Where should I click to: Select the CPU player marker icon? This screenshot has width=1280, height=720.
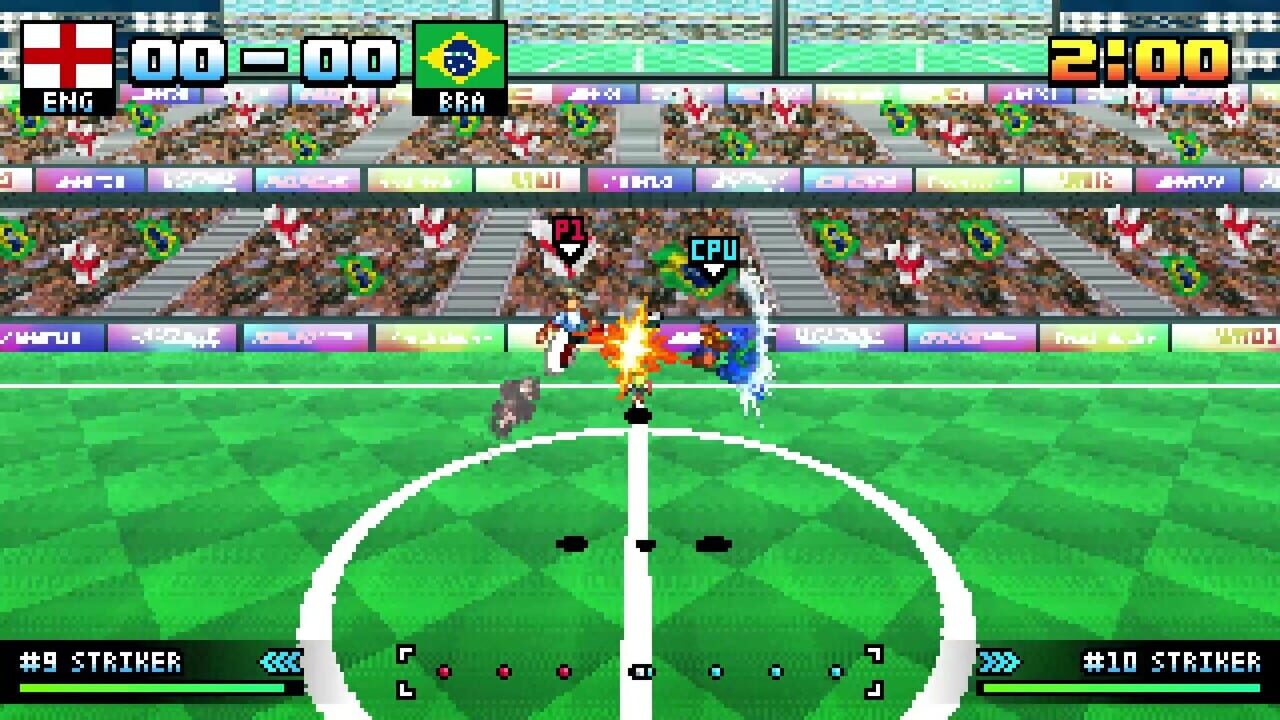[x=714, y=247]
